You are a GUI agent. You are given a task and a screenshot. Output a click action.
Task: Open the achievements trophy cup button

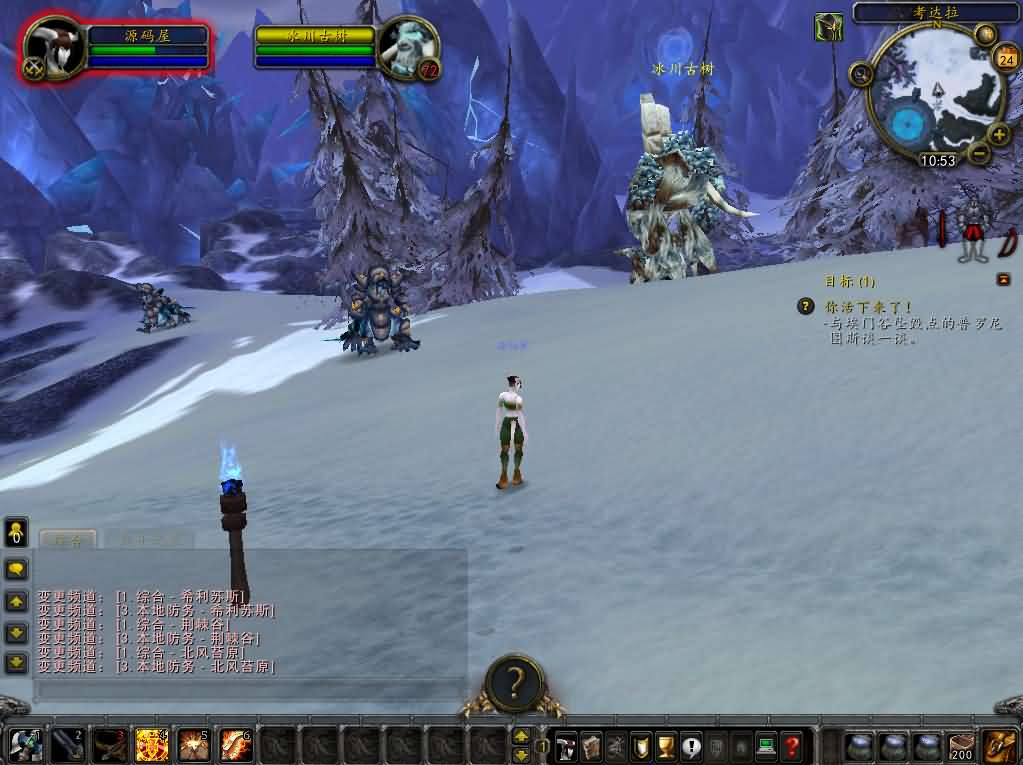click(x=666, y=746)
